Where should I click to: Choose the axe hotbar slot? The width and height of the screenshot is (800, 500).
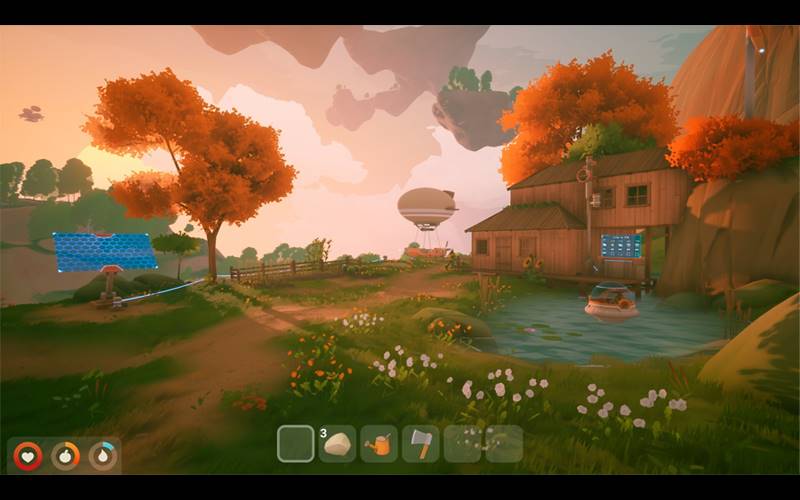coord(421,444)
